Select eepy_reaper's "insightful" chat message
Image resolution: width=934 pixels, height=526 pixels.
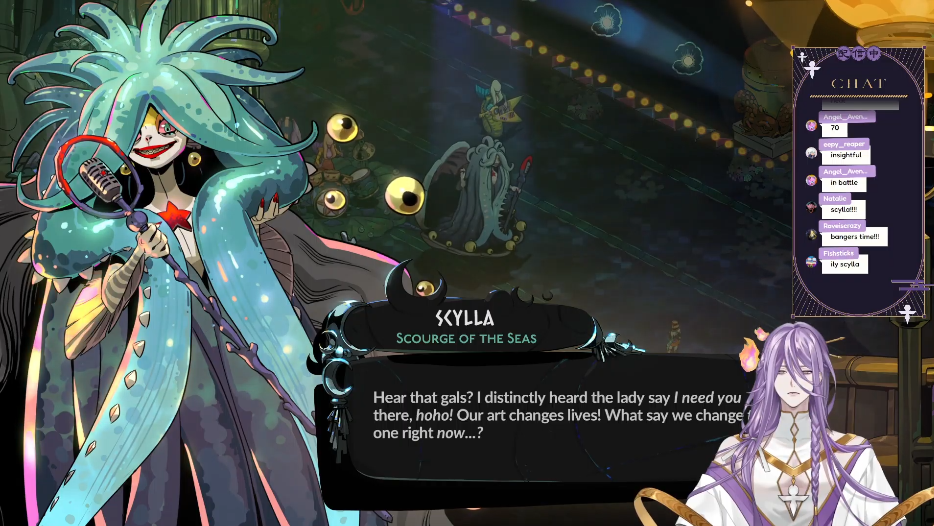pyautogui.click(x=844, y=155)
